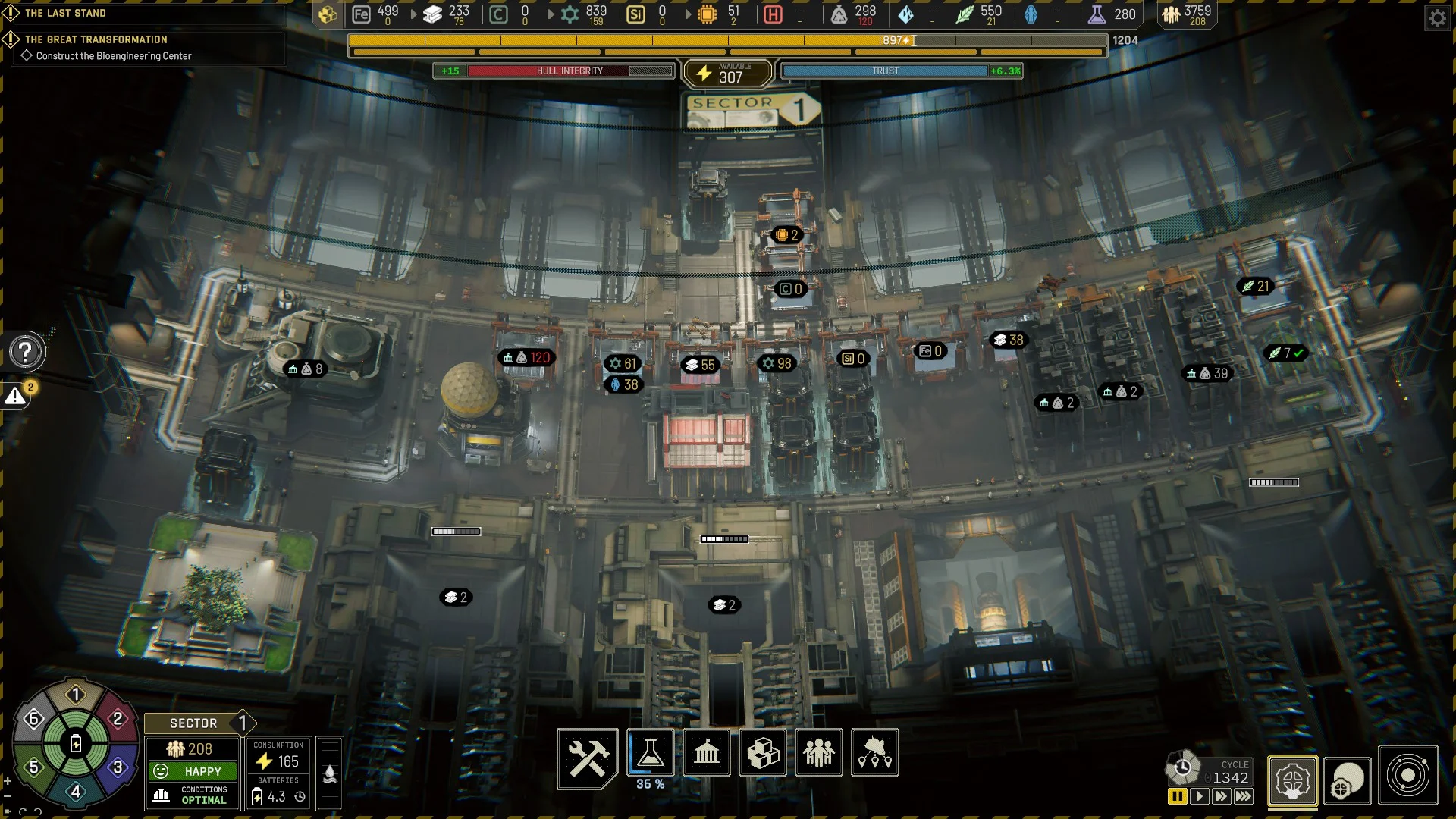1456x819 pixels.
Task: Select sector 2 on the sector wheel
Action: (x=118, y=719)
